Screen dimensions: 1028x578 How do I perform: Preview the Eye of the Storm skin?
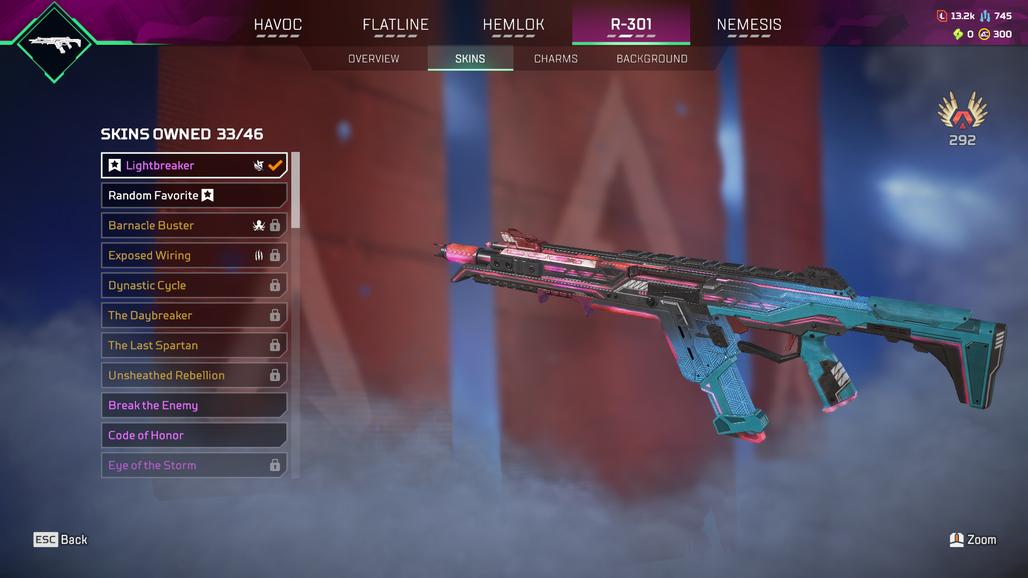194,465
